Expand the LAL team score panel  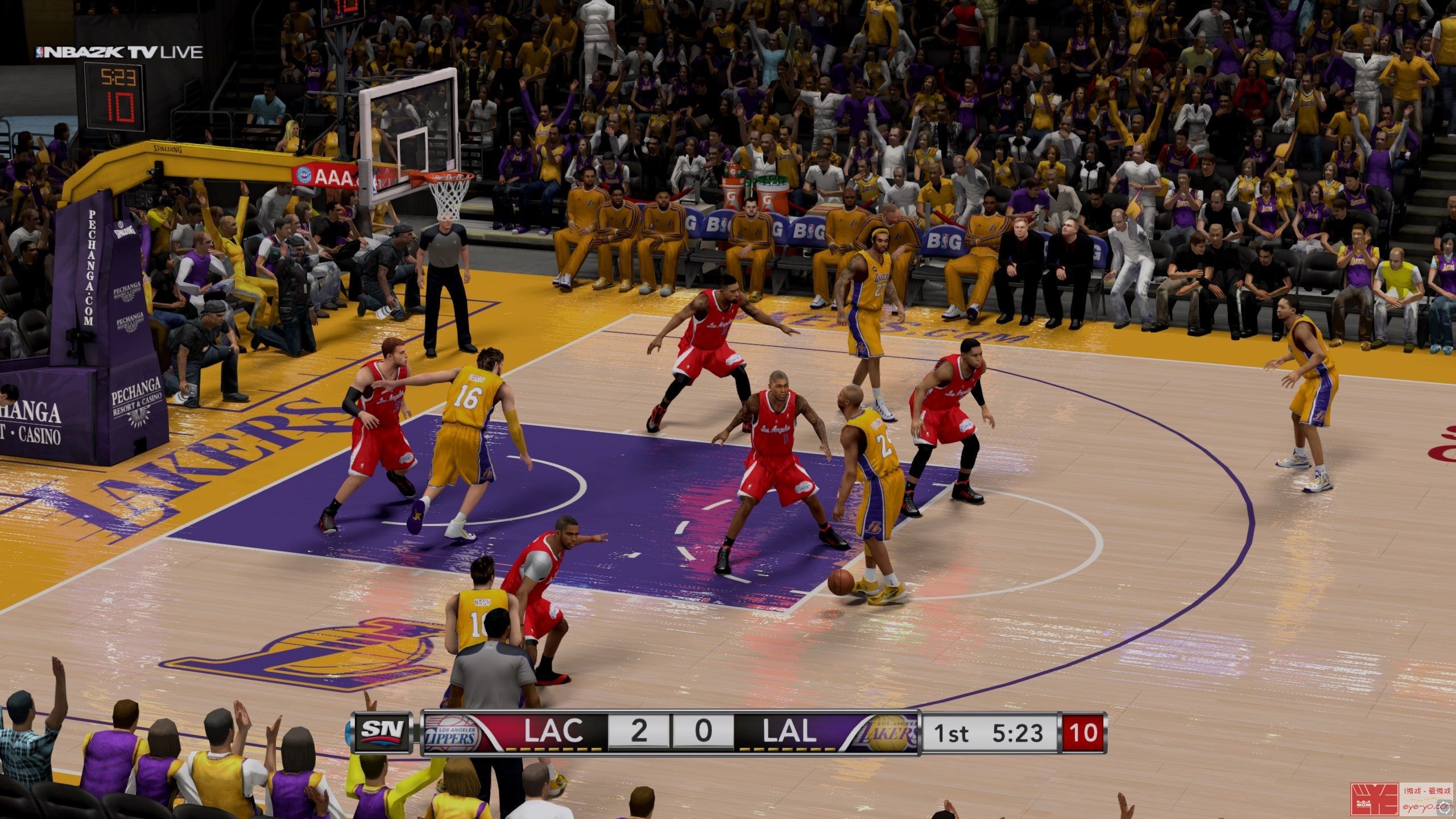tap(703, 734)
